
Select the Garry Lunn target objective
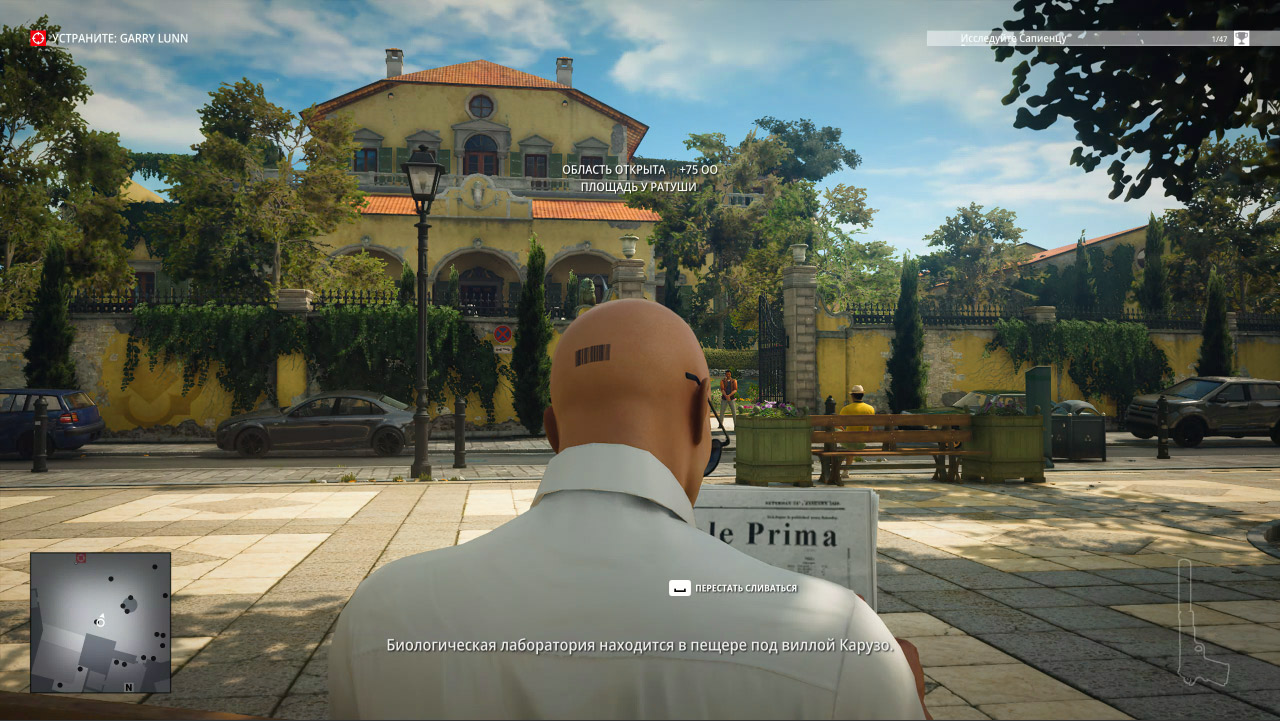[x=109, y=38]
